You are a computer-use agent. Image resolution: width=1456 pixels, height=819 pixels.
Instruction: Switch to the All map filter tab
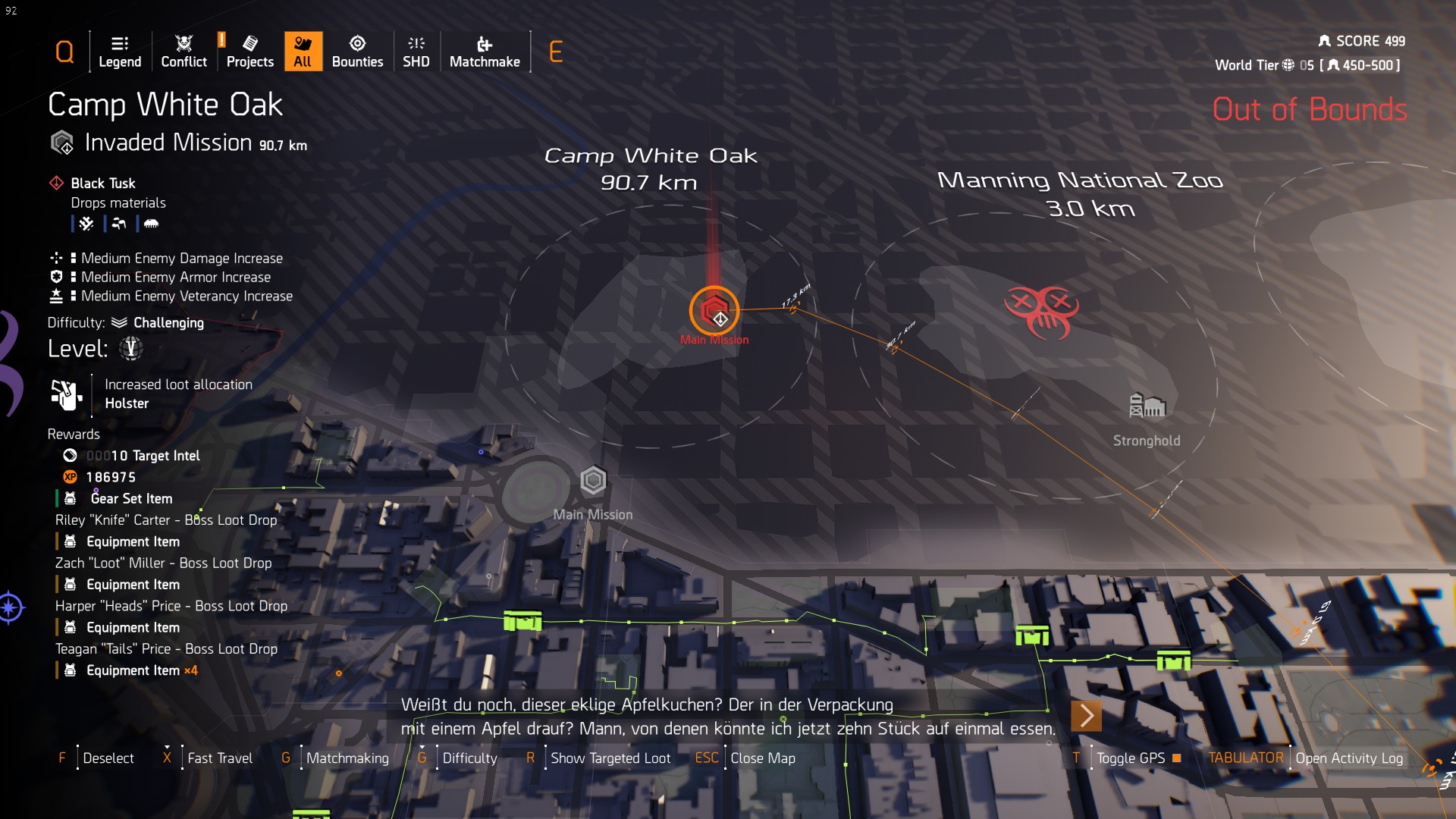303,51
